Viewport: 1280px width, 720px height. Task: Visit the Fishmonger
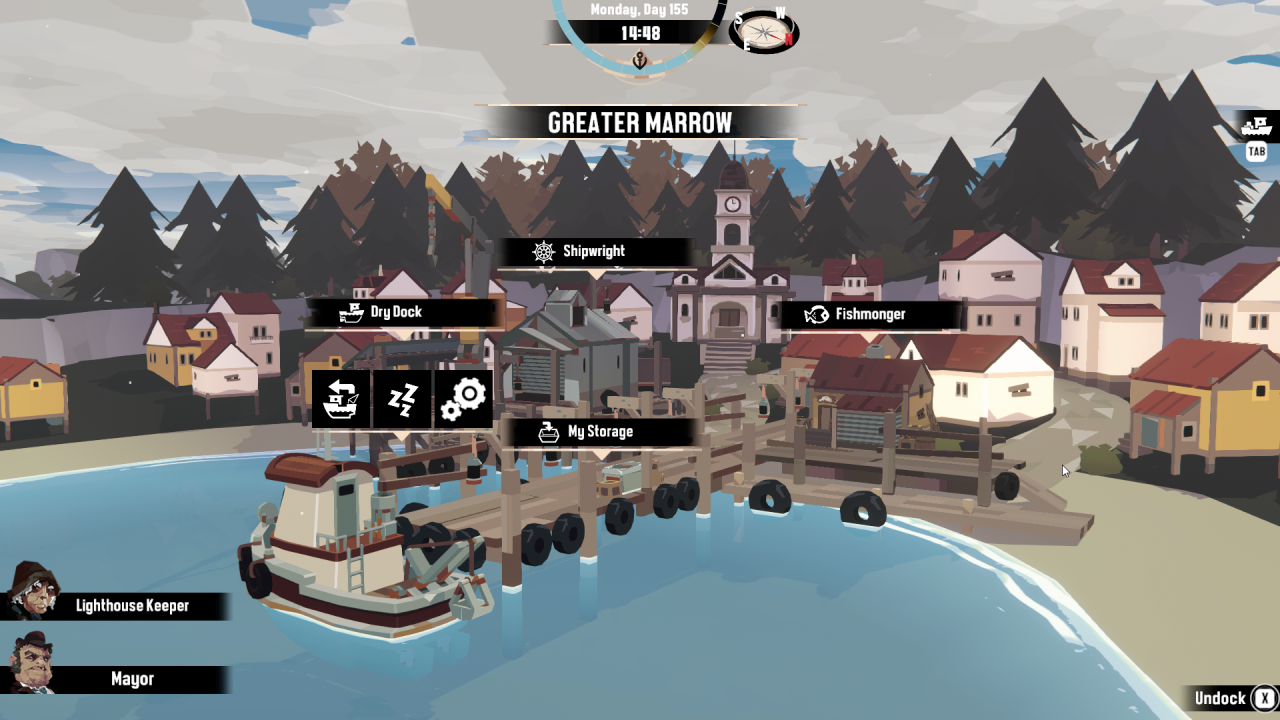click(868, 315)
